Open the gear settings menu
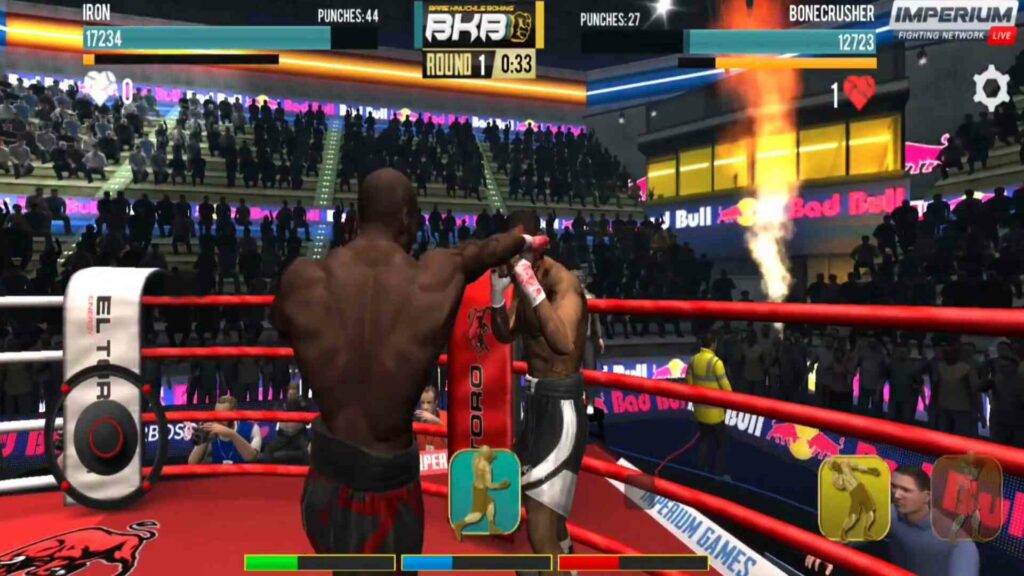Screen dimensions: 1024x576 [990, 88]
